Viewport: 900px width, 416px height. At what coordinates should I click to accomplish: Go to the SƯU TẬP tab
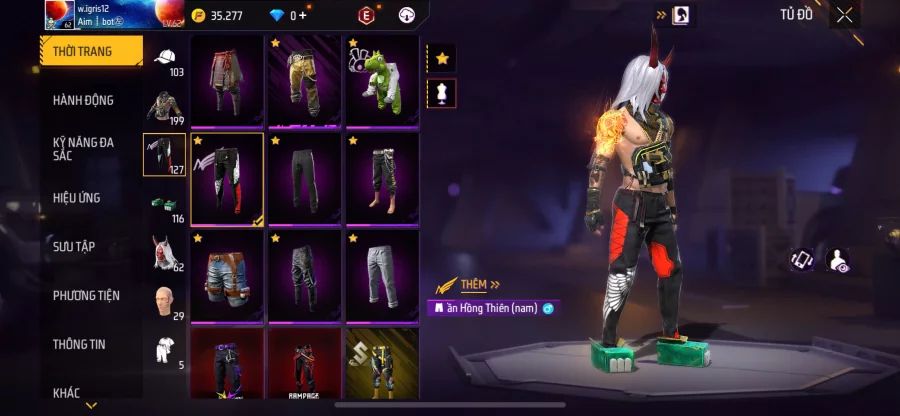(x=74, y=246)
